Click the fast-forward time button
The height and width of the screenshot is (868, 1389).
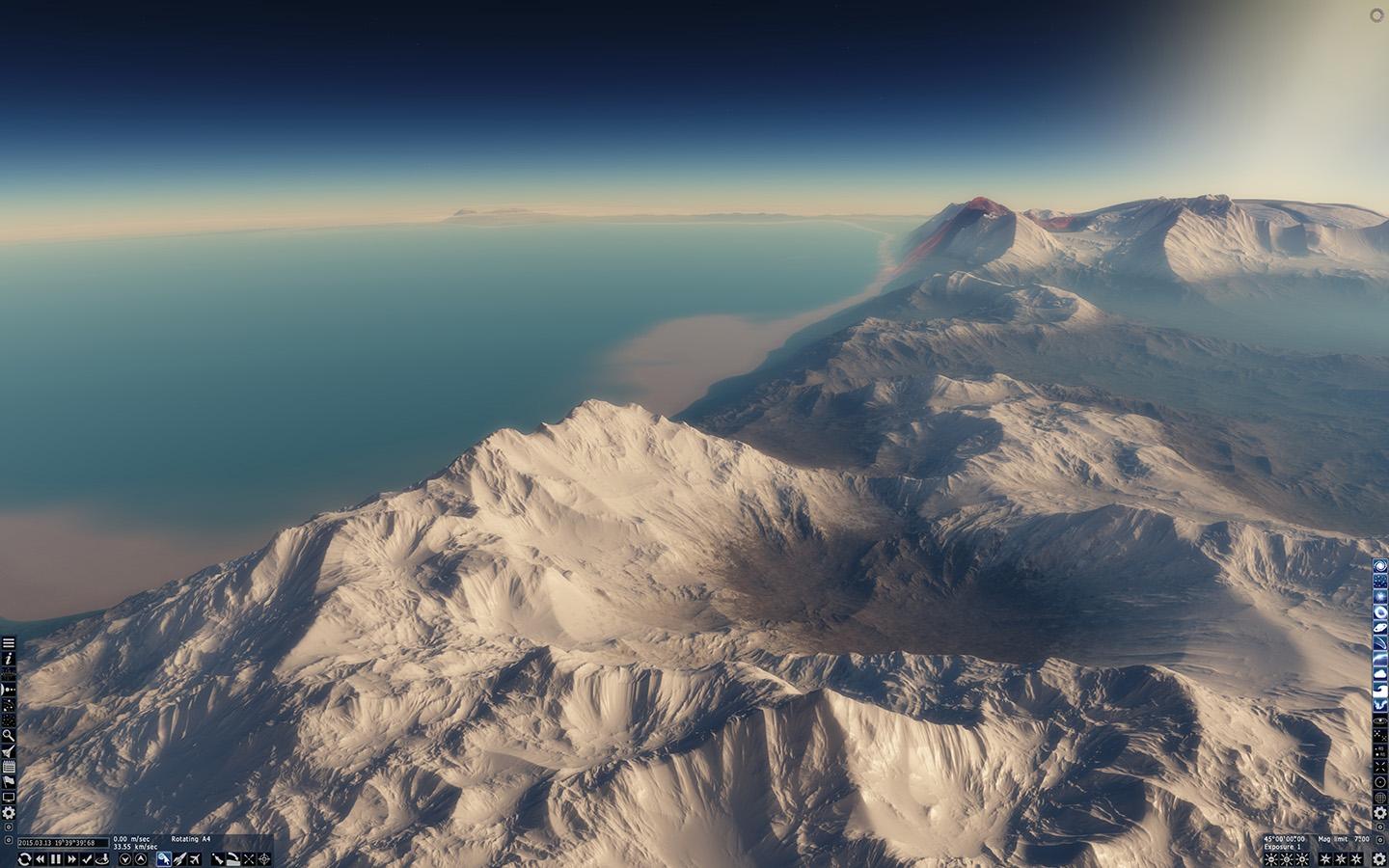click(70, 858)
